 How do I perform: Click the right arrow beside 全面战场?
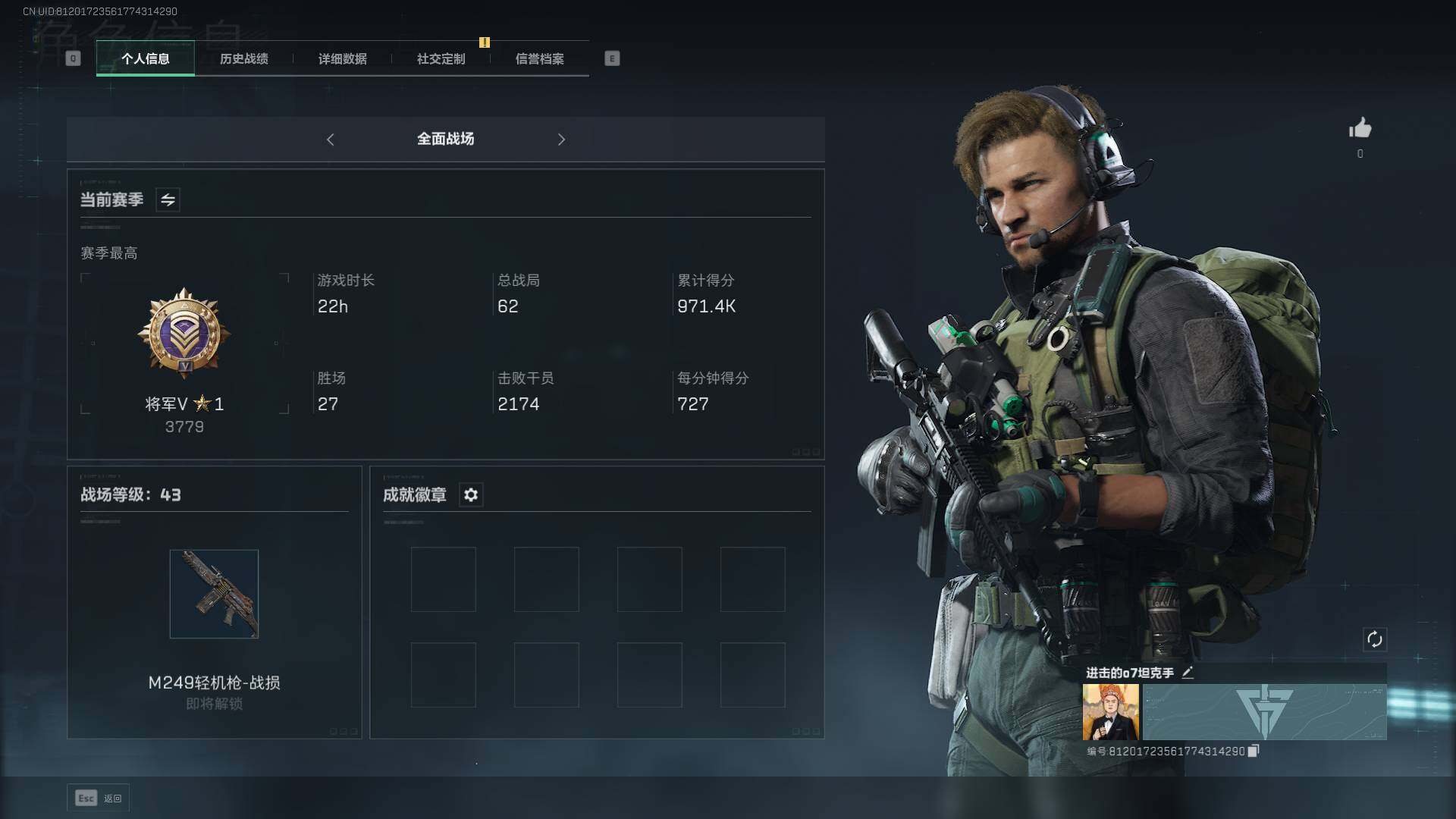click(x=561, y=140)
